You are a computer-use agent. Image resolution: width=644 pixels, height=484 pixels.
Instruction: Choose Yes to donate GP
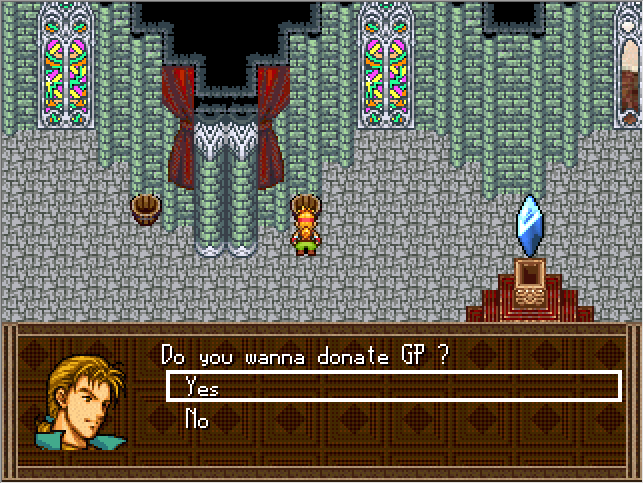tap(203, 388)
